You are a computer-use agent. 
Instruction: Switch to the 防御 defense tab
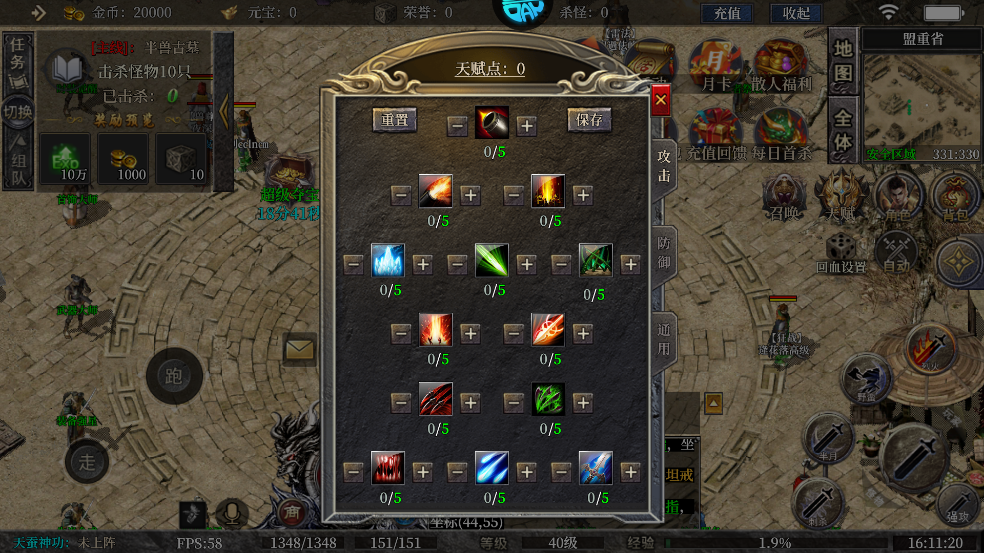[664, 253]
